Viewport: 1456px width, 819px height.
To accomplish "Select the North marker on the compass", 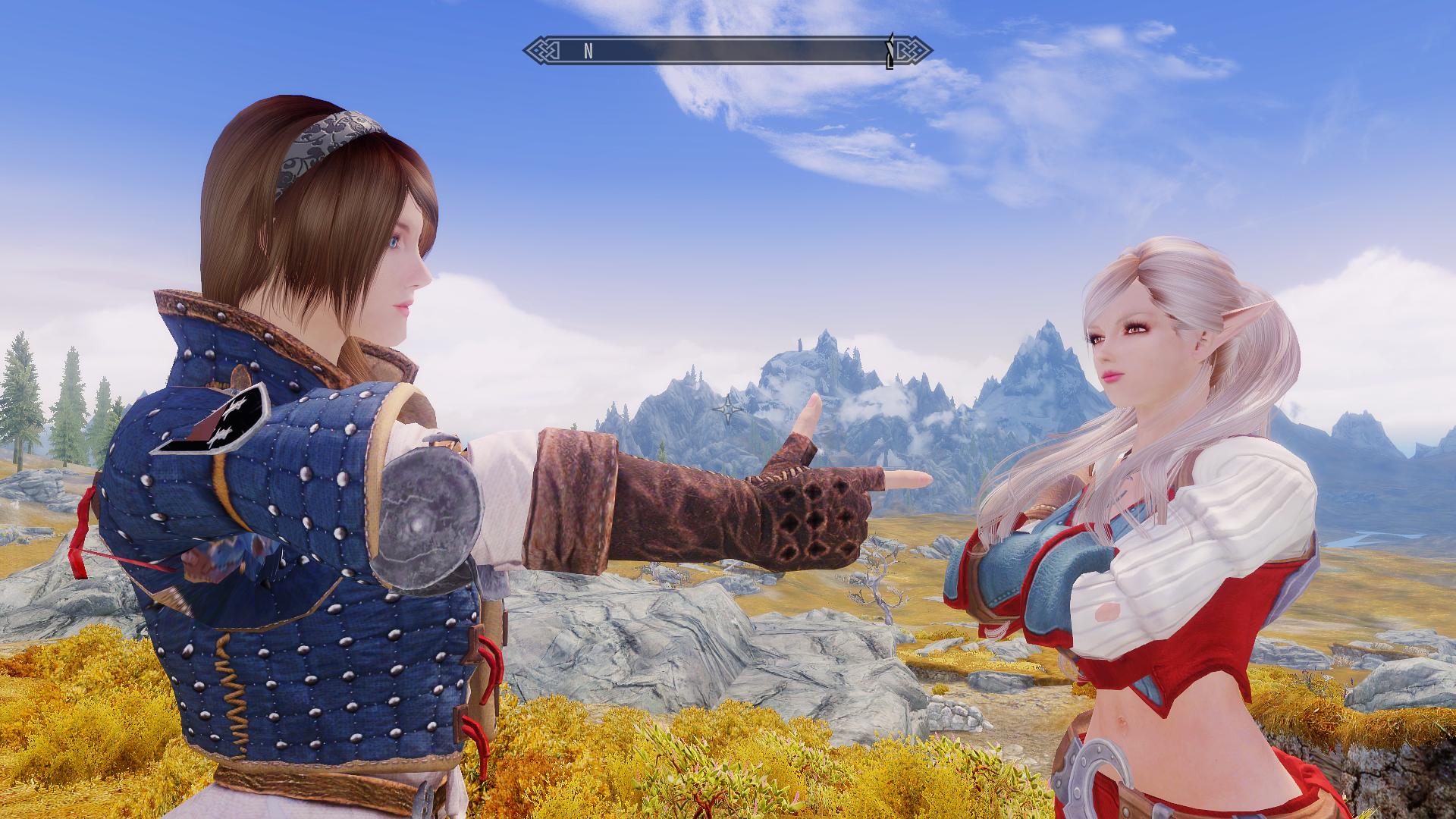I will (x=588, y=52).
